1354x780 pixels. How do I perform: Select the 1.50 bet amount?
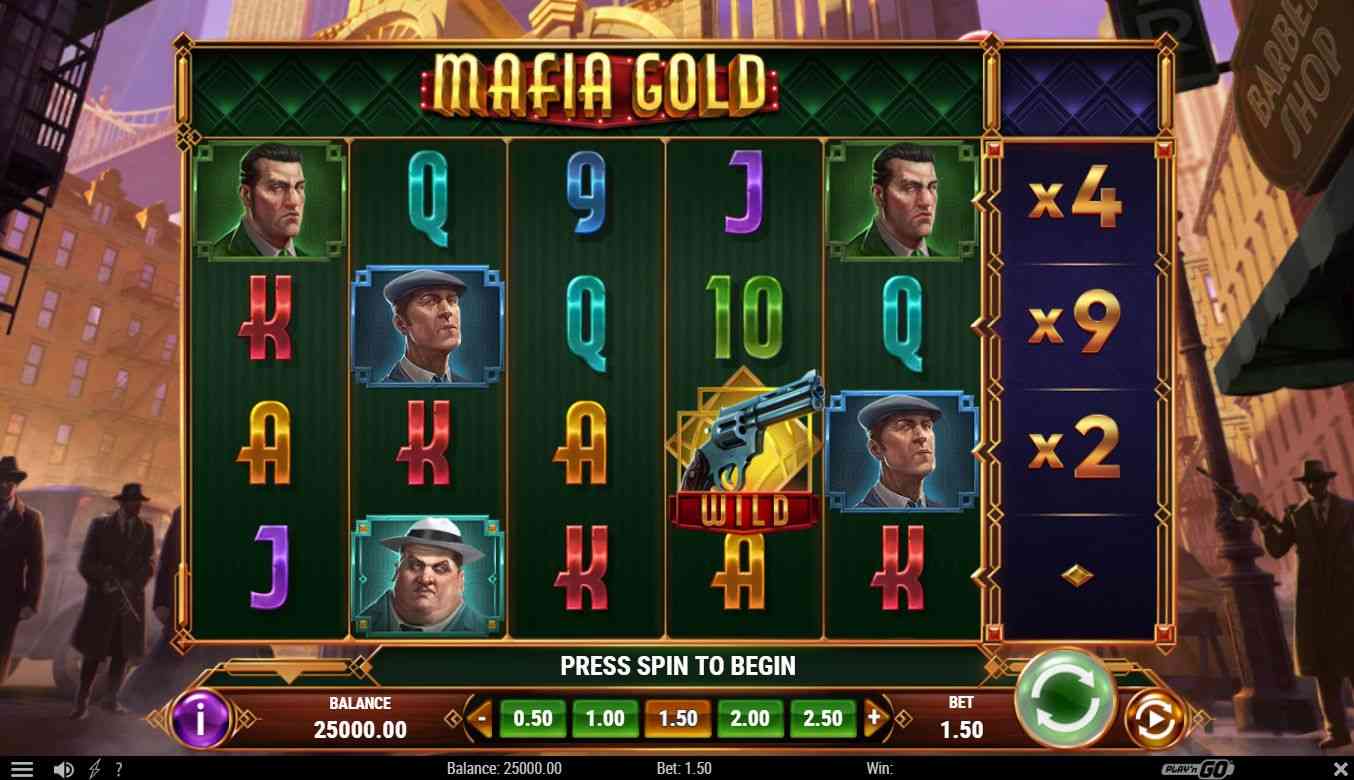pyautogui.click(x=677, y=718)
